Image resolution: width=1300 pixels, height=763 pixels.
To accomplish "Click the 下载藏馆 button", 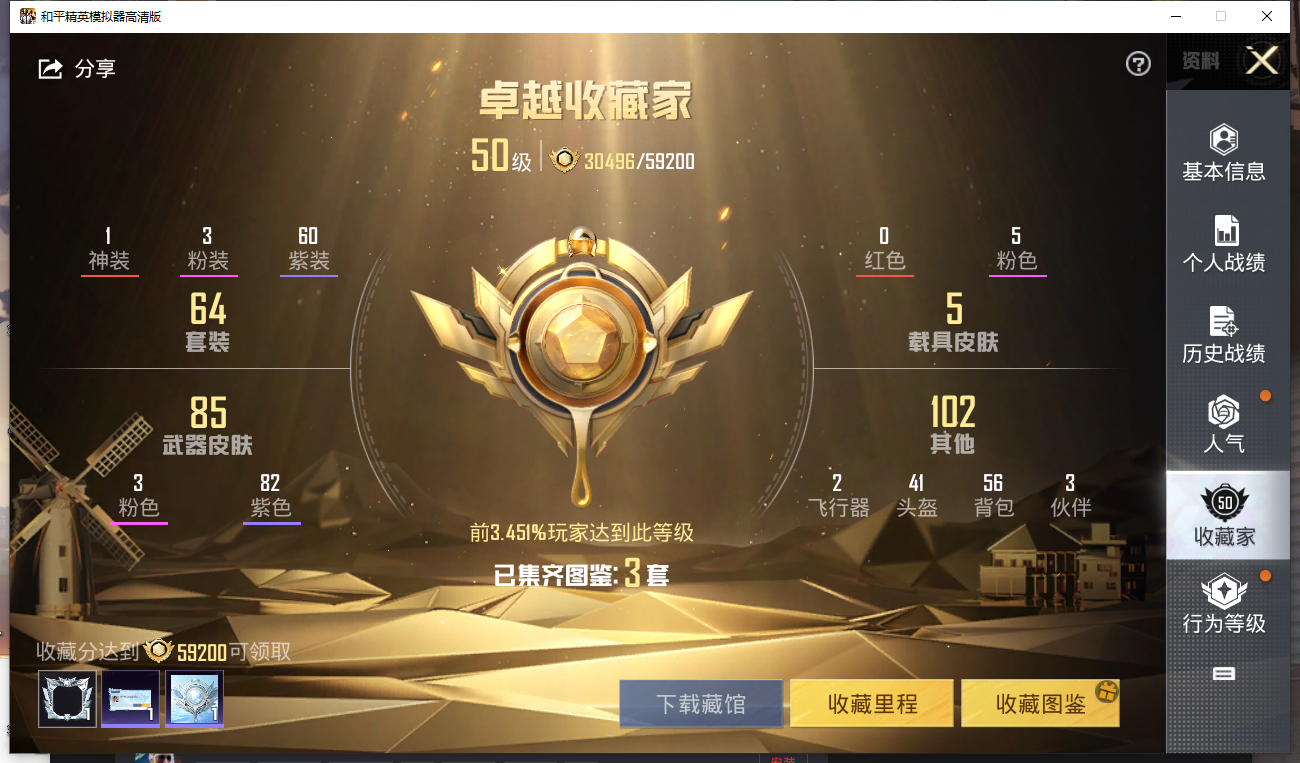I will (x=700, y=703).
